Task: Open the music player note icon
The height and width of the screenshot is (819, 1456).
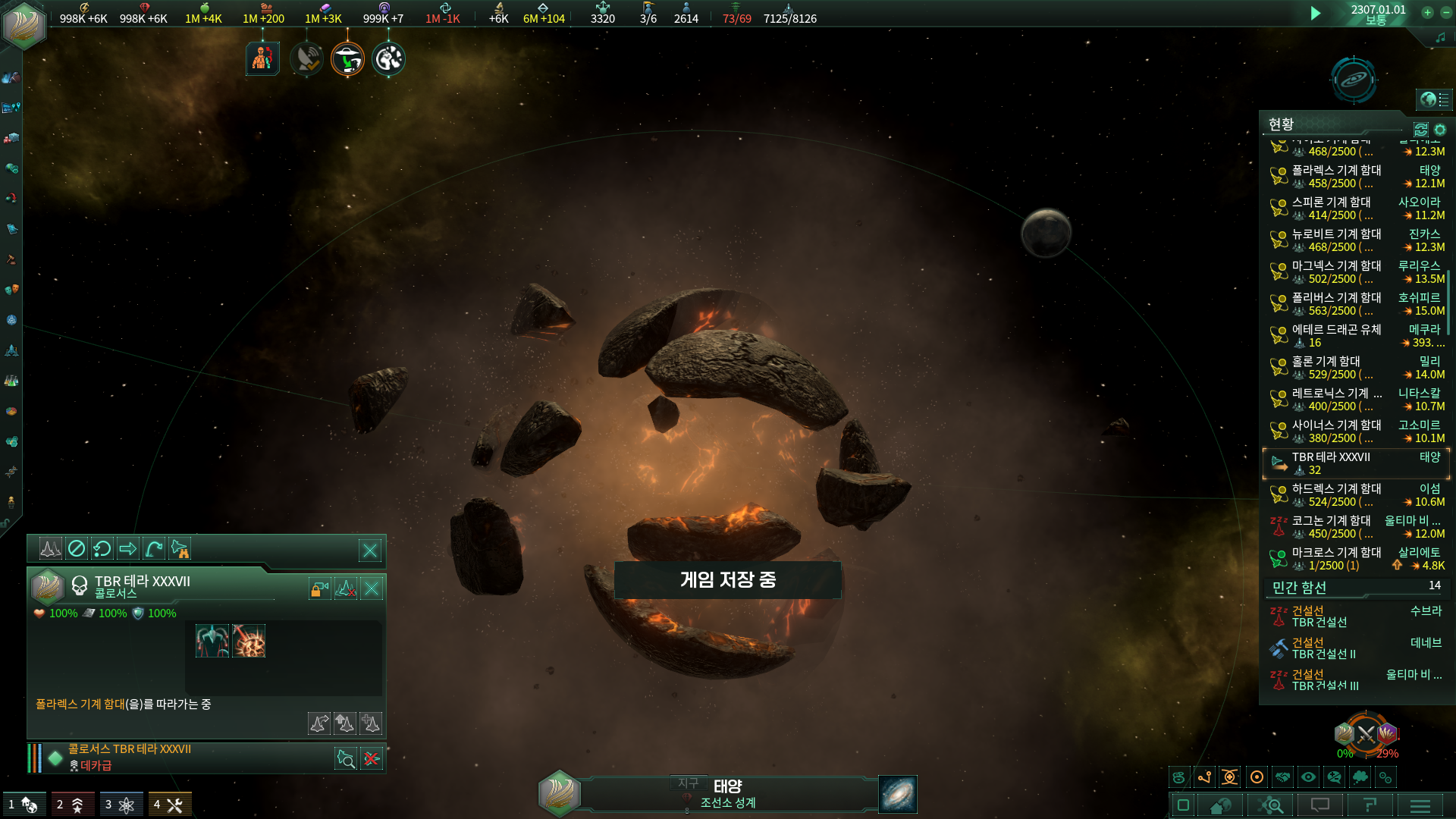Action: coord(1440,38)
